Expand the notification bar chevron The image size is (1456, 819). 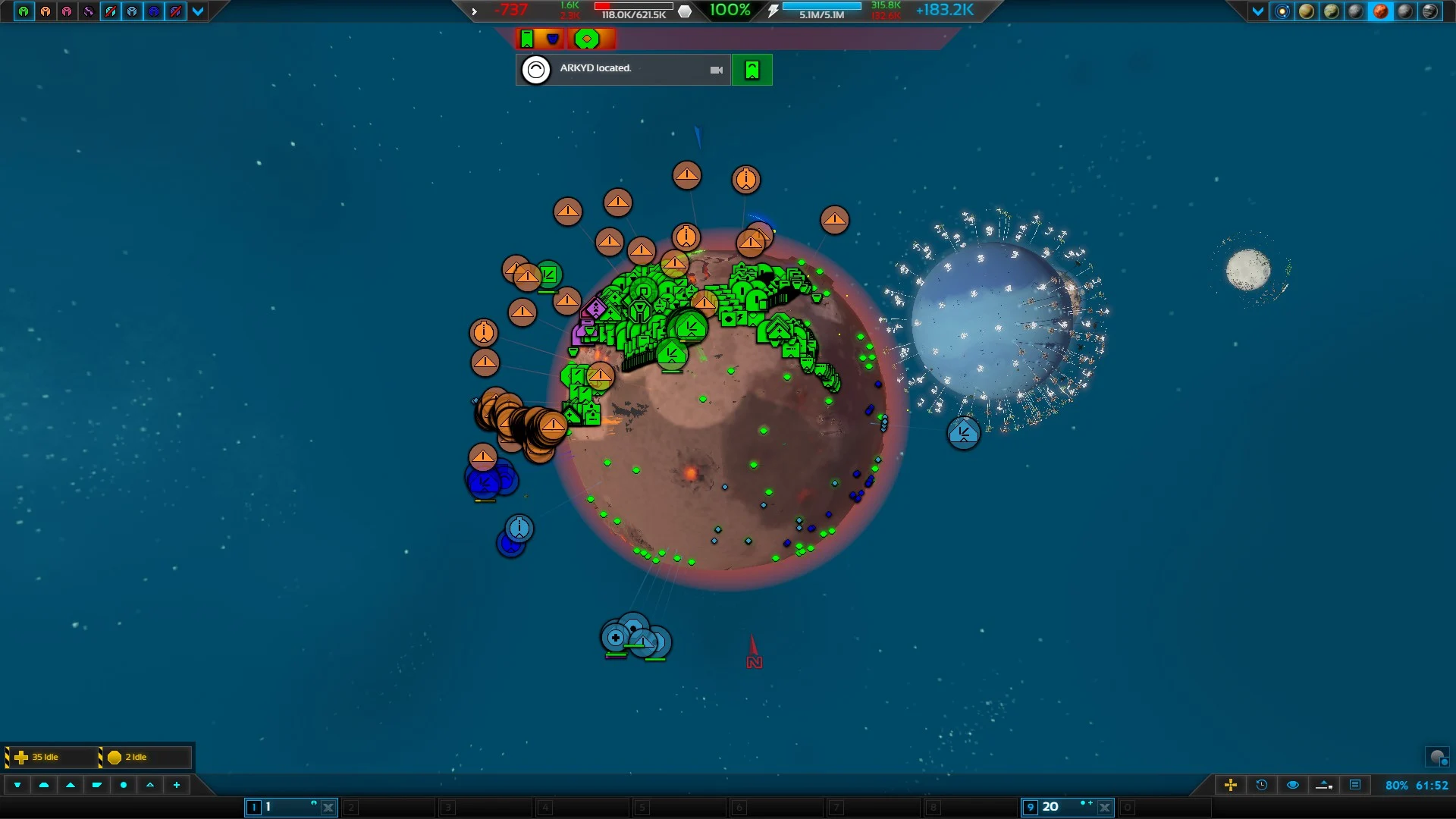[474, 11]
